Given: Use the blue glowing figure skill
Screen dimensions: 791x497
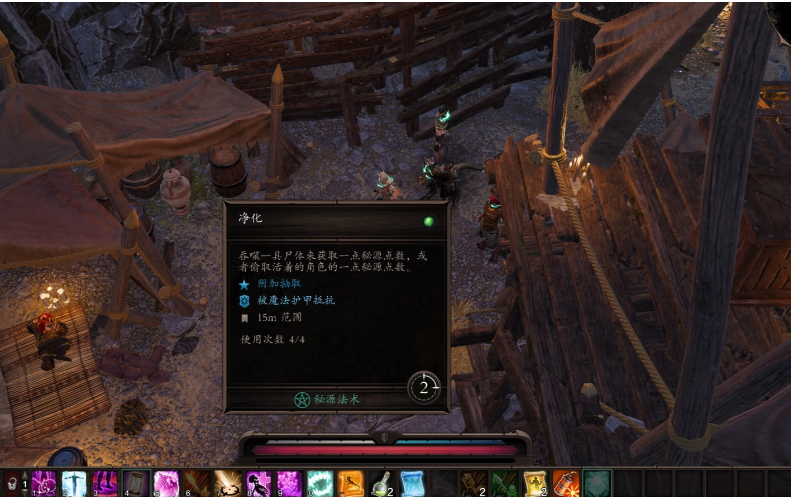Looking at the screenshot, I should point(75,483).
